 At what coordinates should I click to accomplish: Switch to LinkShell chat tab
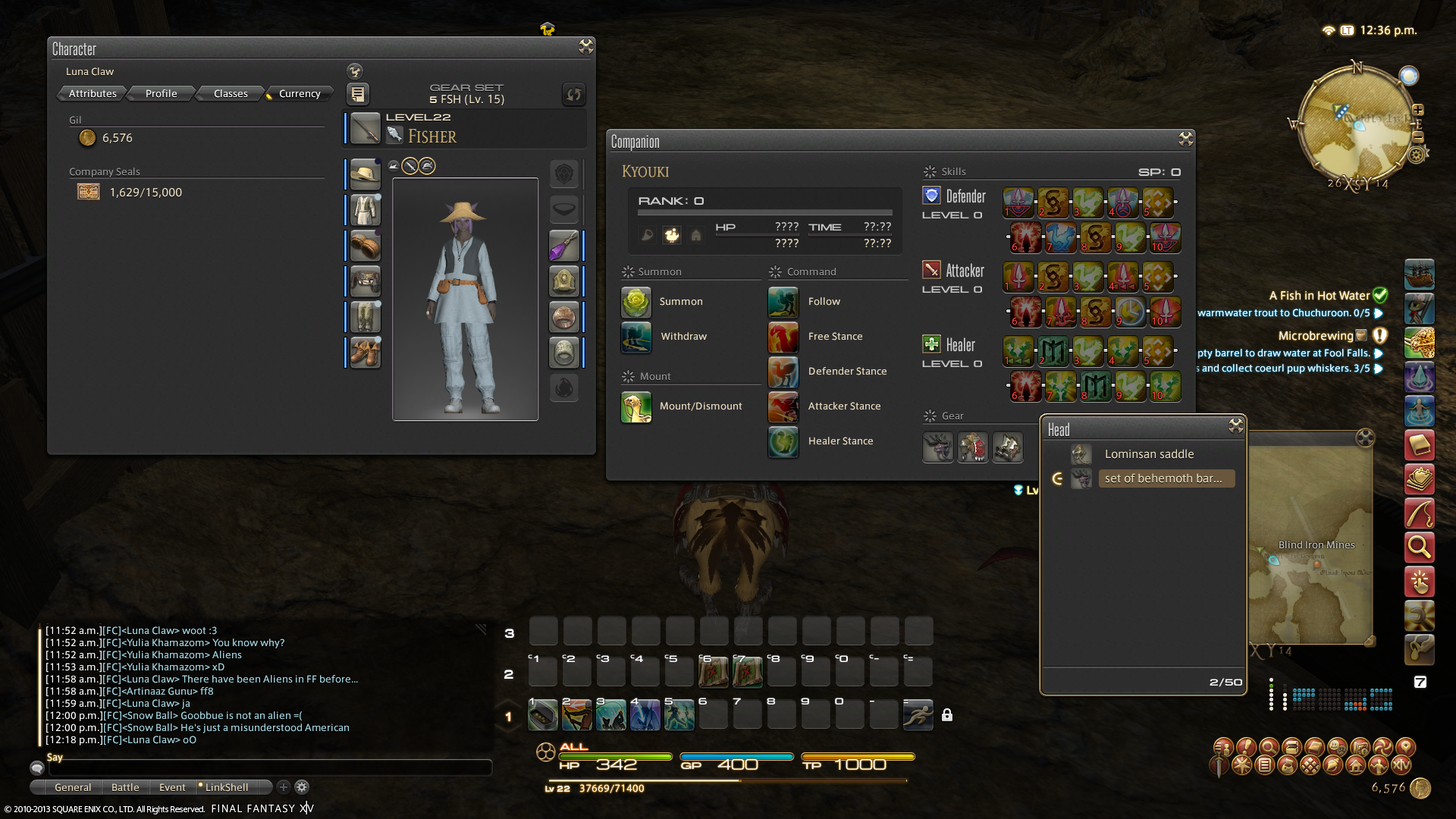coord(226,787)
